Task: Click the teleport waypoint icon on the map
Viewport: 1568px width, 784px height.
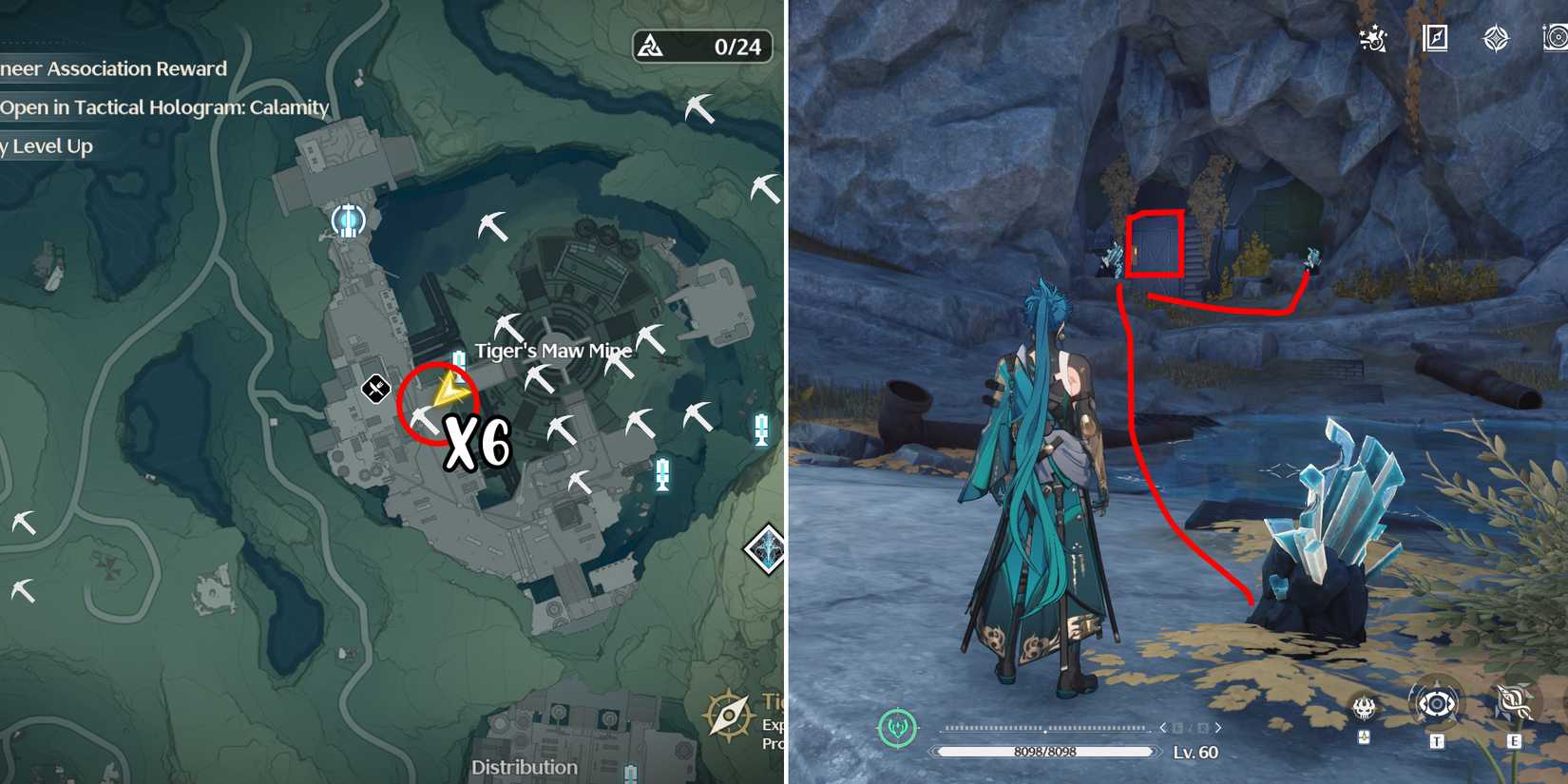Action: click(x=348, y=222)
